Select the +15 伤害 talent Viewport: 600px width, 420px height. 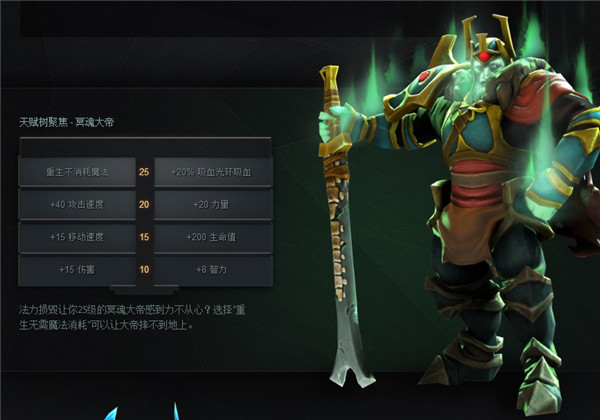[x=76, y=269]
